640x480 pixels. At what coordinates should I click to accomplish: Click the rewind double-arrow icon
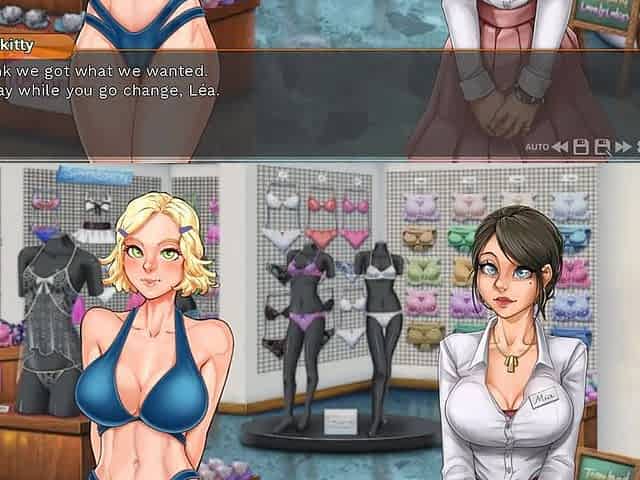point(560,147)
